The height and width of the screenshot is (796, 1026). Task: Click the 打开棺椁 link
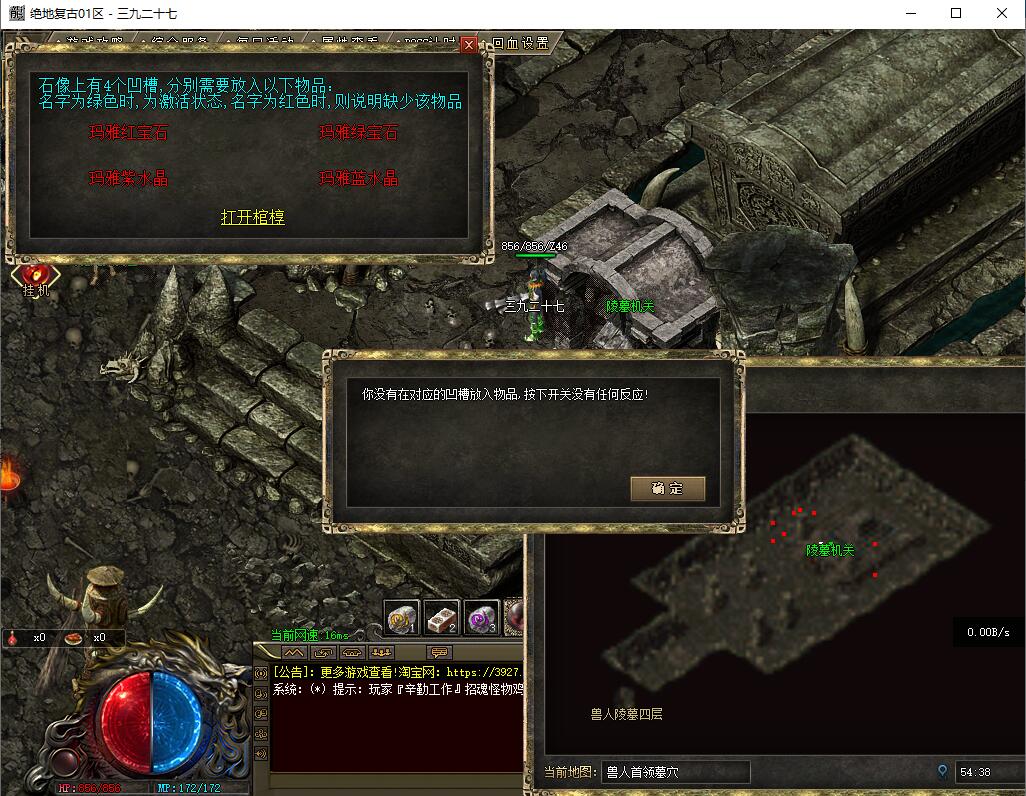tap(252, 217)
